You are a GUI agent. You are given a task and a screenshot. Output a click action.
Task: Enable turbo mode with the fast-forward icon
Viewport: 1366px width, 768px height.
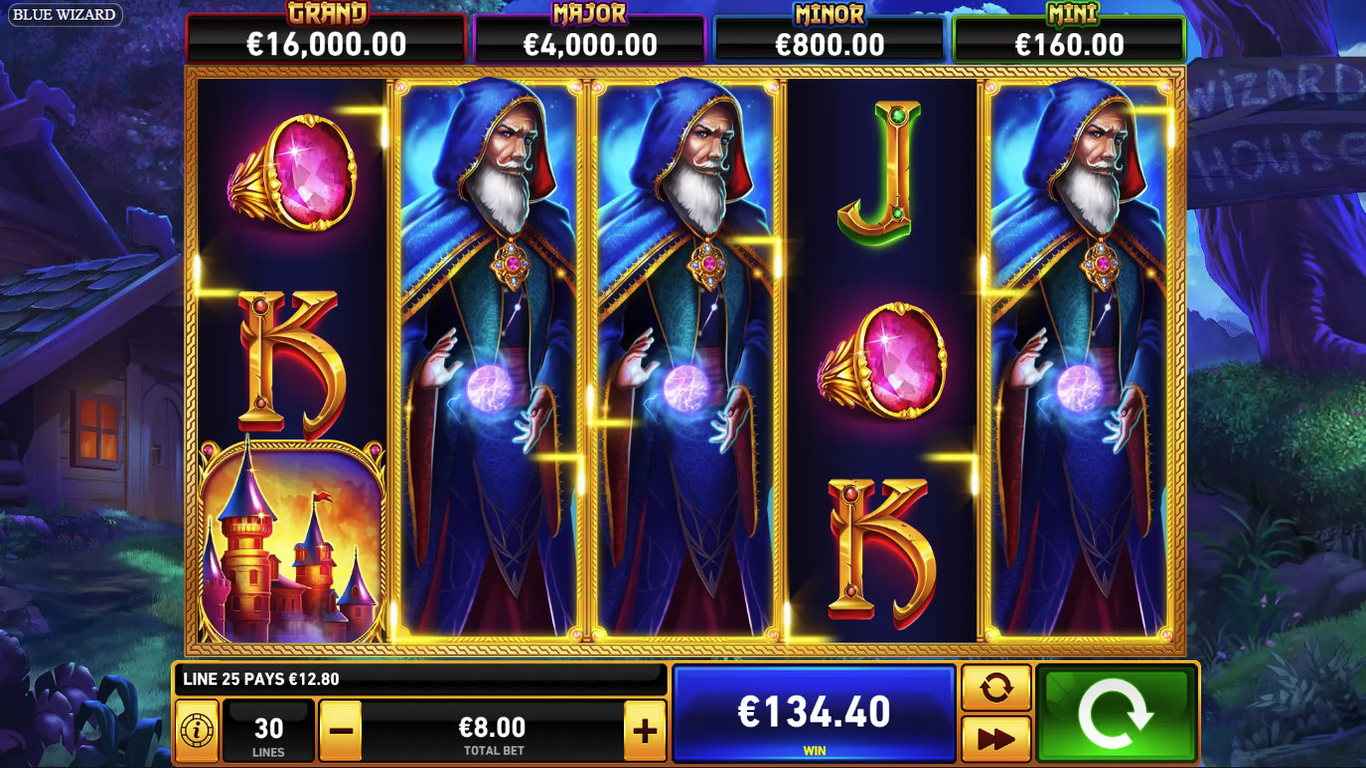point(996,737)
